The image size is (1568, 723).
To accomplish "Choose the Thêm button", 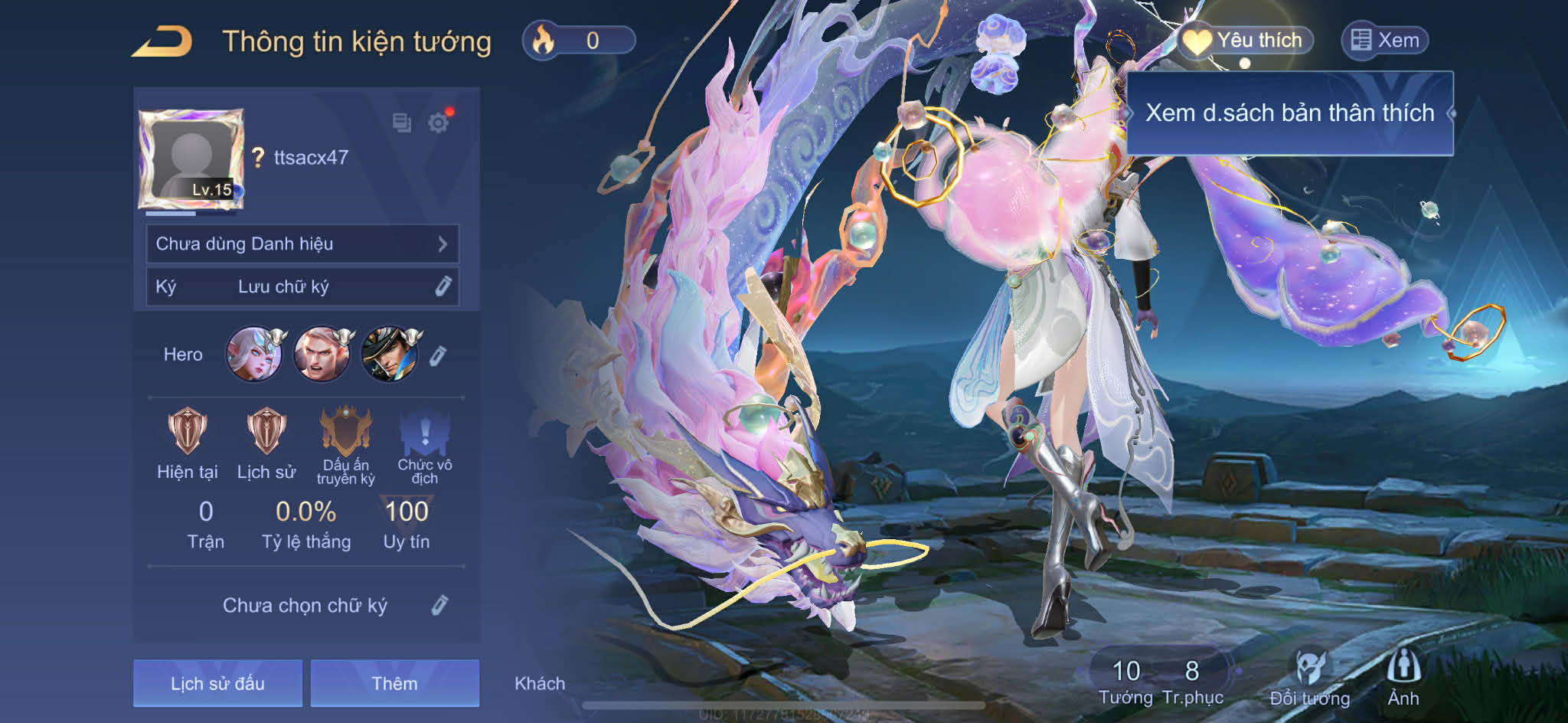I will pyautogui.click(x=394, y=683).
